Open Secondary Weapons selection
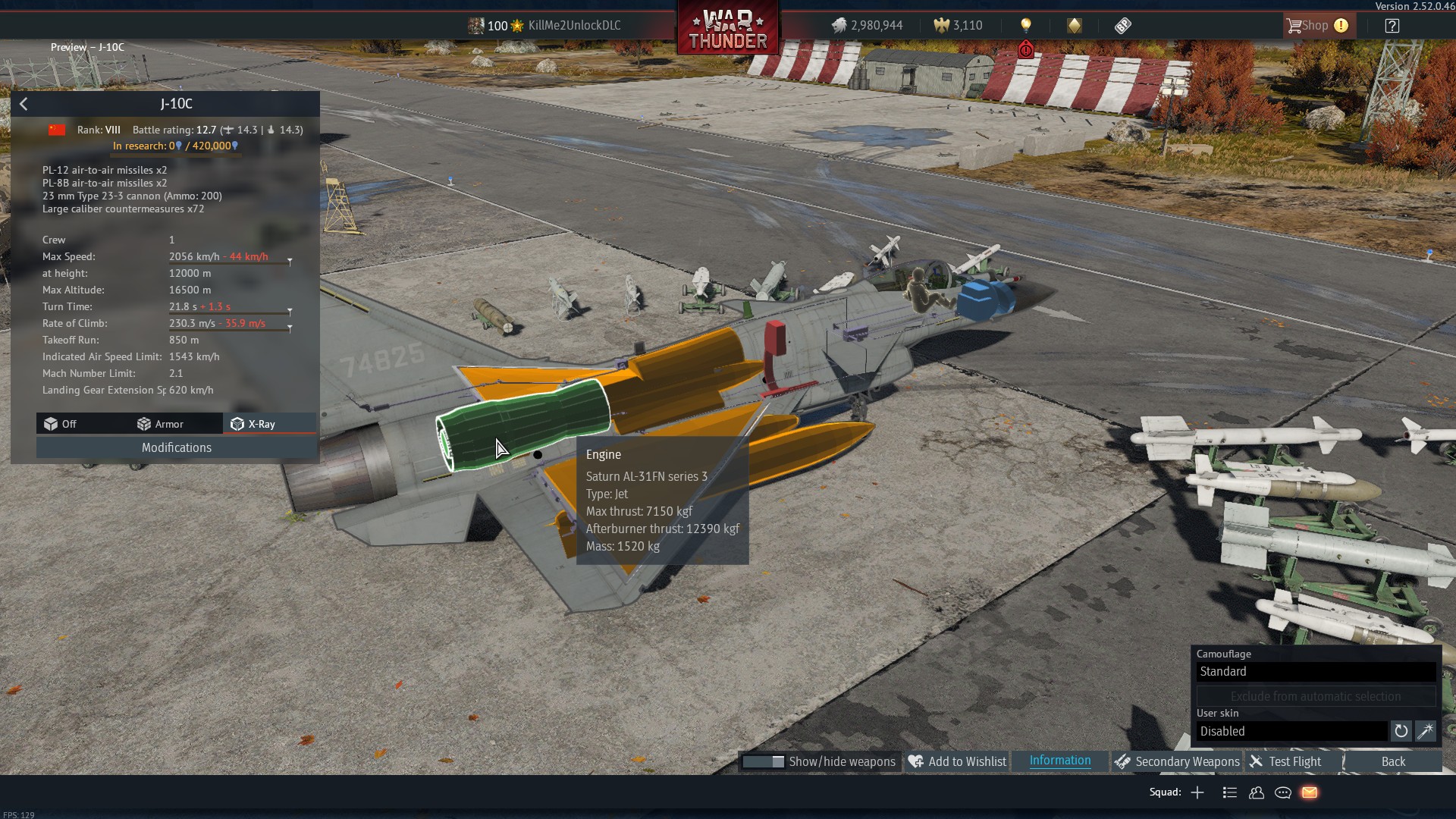1456x819 pixels. pos(1177,761)
